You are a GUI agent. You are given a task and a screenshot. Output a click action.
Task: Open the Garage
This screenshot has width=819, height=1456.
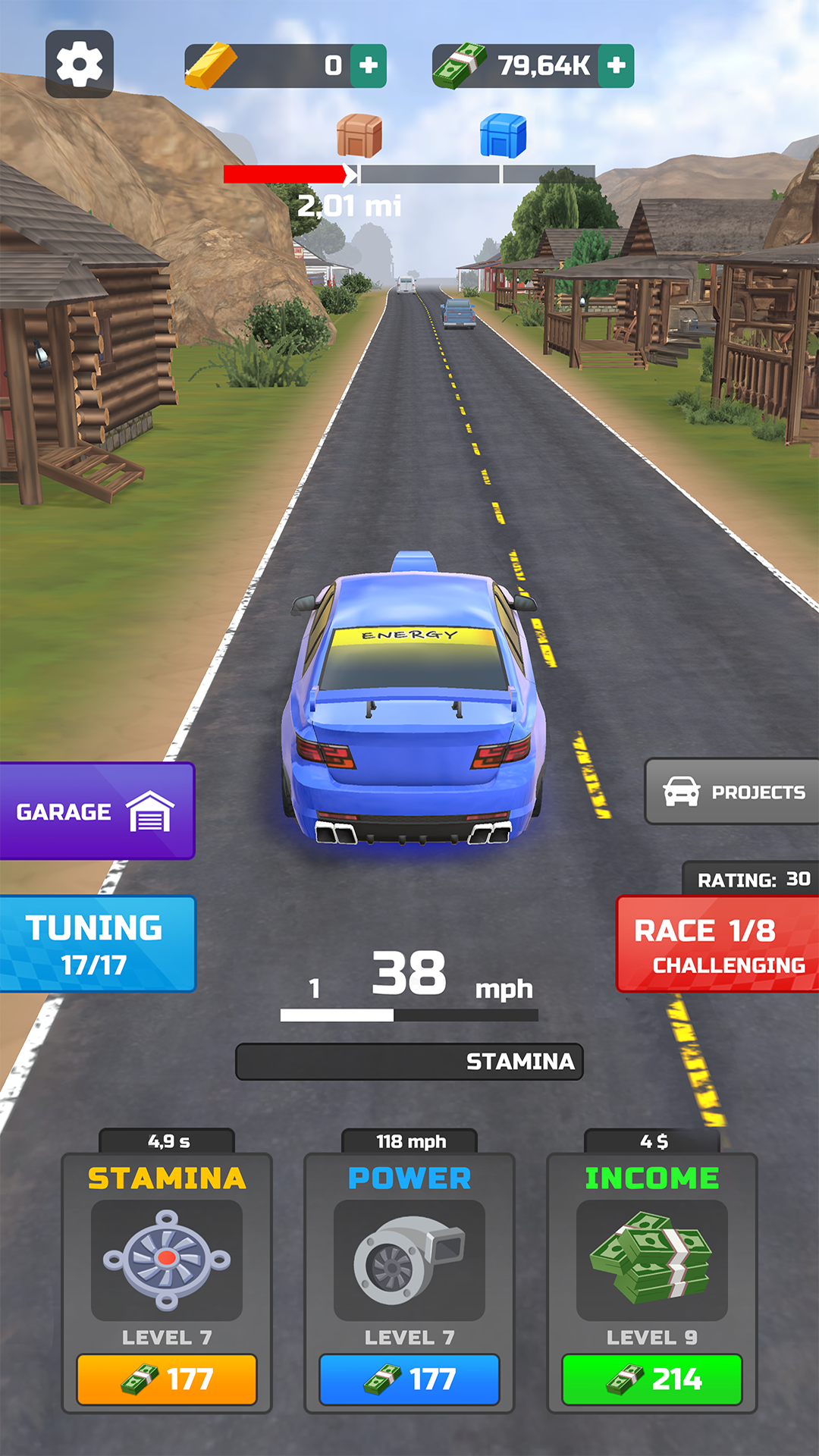[97, 811]
